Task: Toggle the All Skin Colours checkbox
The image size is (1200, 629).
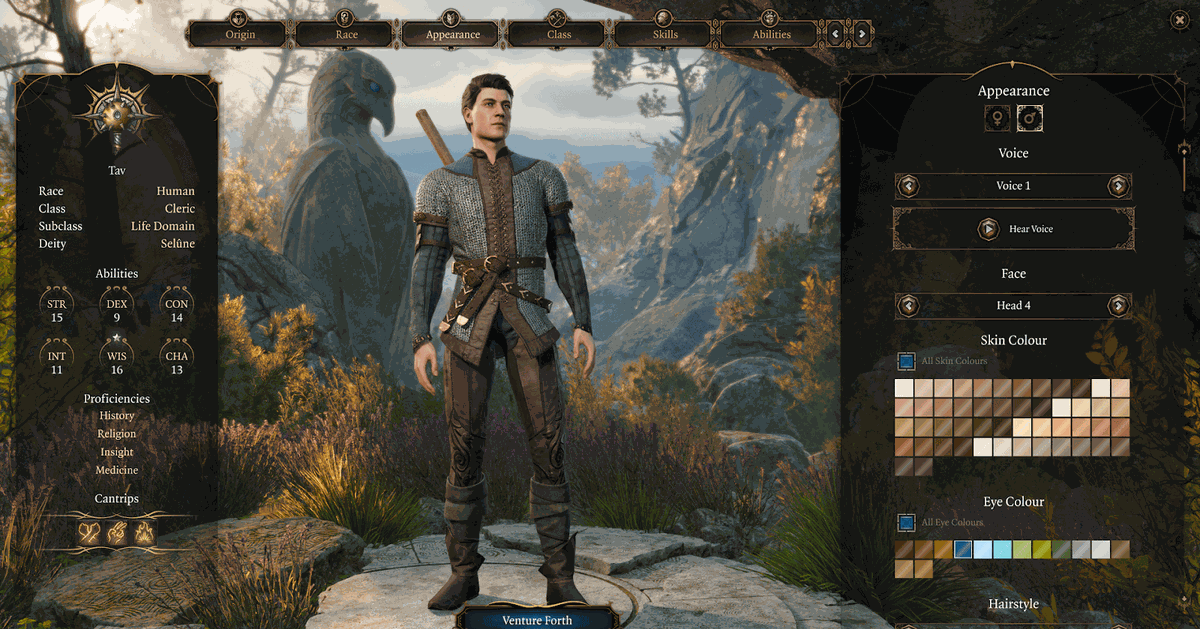Action: (906, 361)
